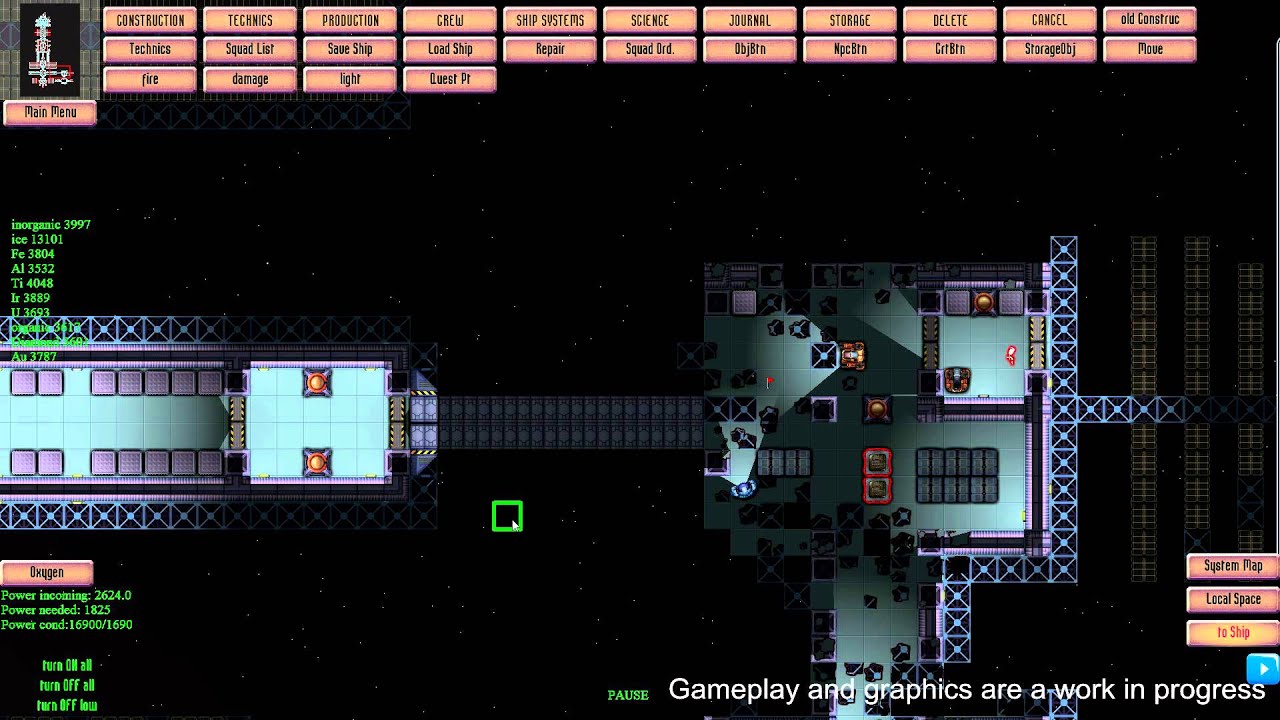Toggle the Oxygen overlay button
Image resolution: width=1280 pixels, height=720 pixels.
(47, 573)
